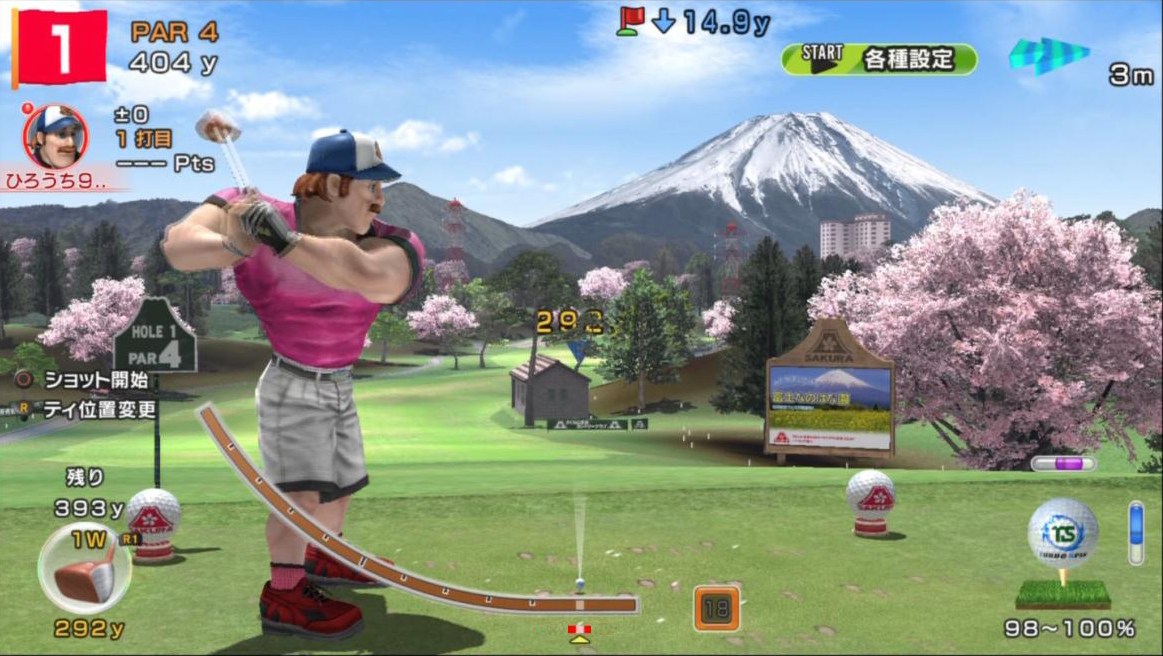1163x656 pixels.
Task: Click the red hole 1 flag
Action: pyautogui.click(x=59, y=47)
